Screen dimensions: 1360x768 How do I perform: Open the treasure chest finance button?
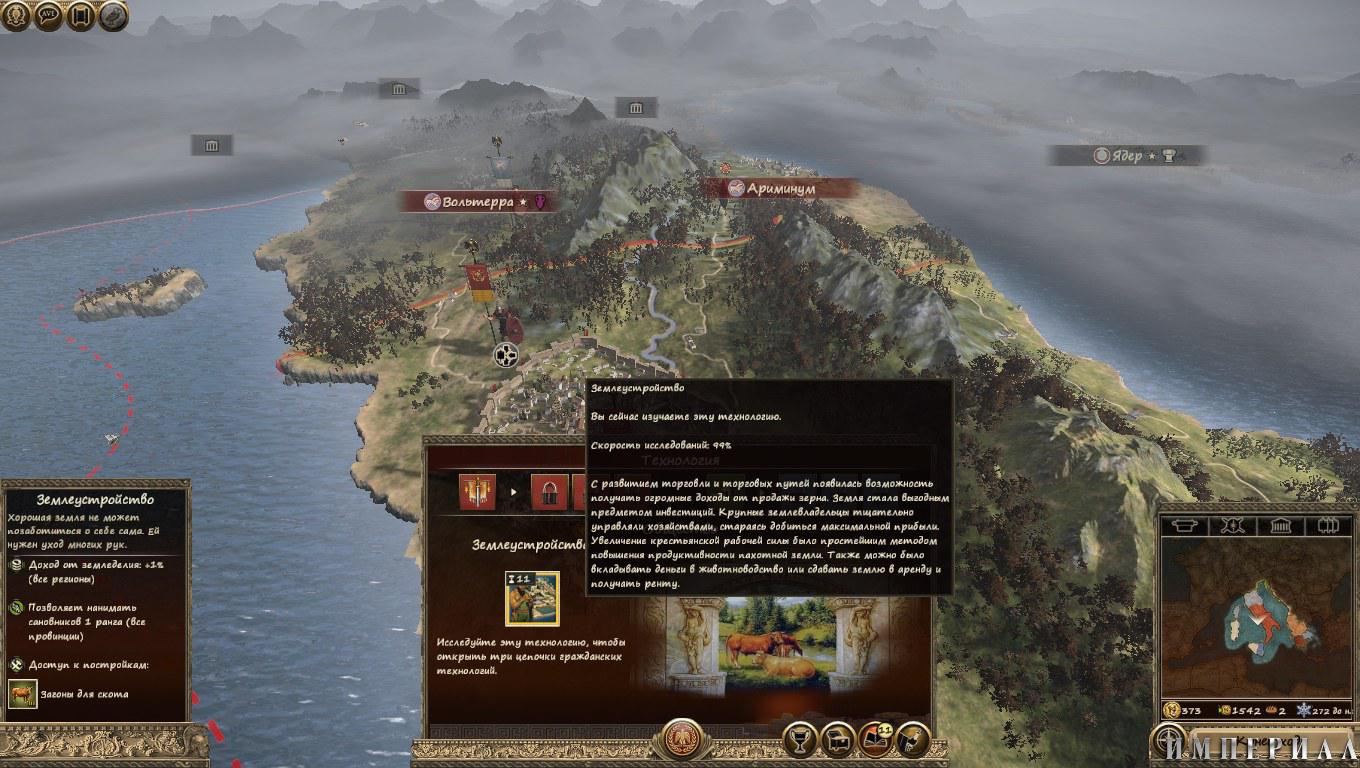pos(837,739)
